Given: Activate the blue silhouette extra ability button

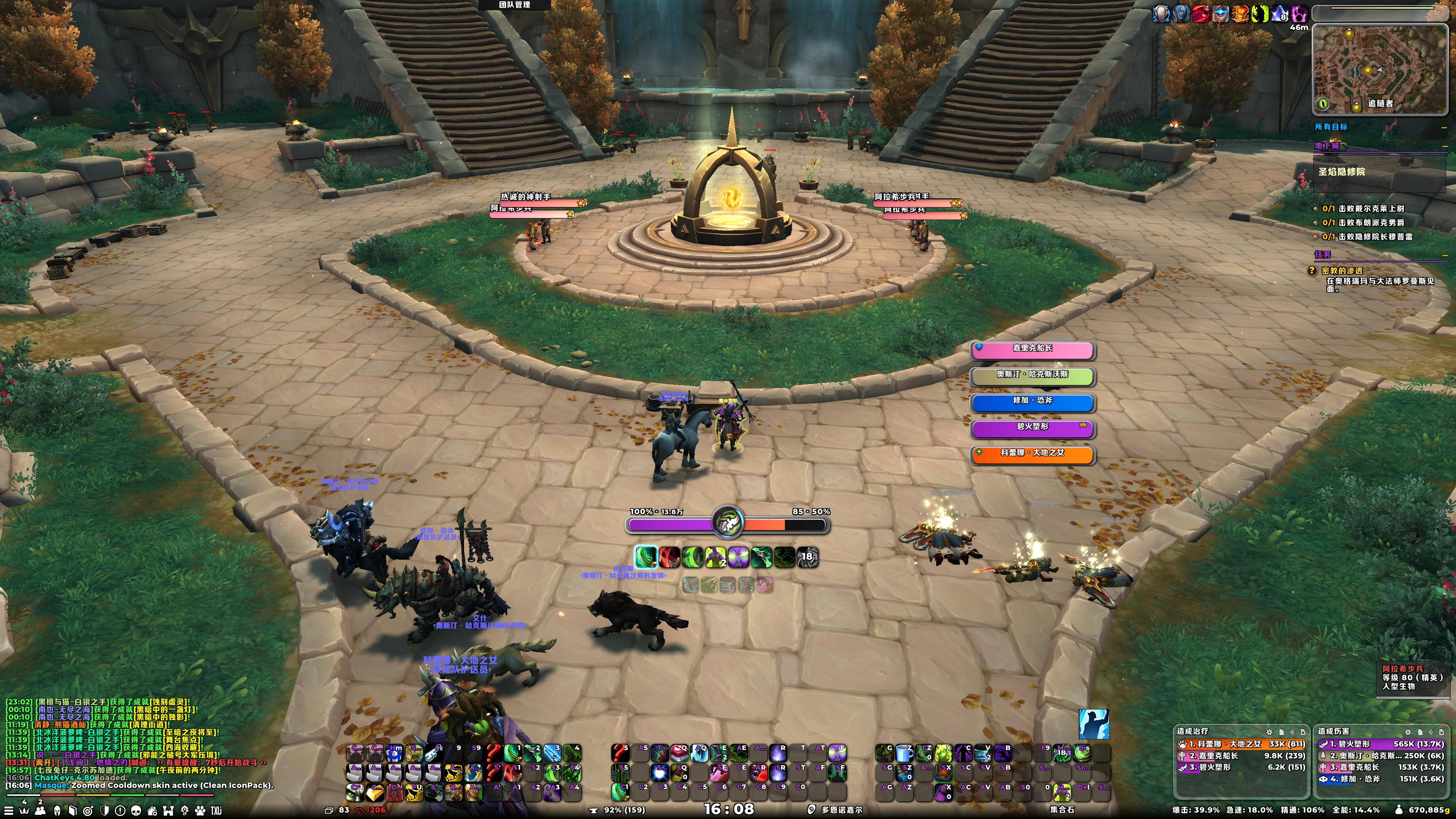Looking at the screenshot, I should [1093, 724].
